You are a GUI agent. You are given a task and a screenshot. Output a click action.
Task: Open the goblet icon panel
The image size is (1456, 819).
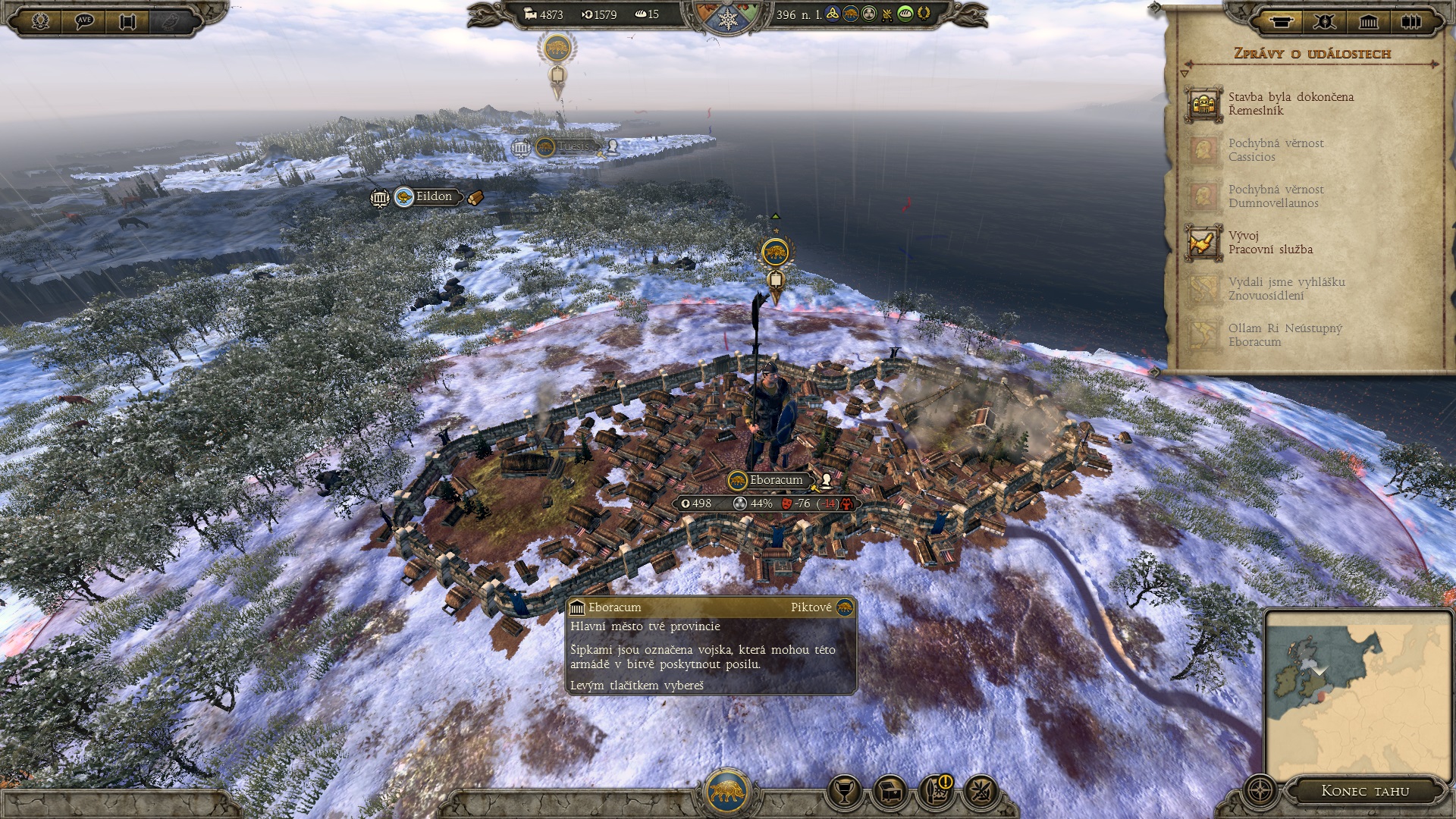[843, 792]
